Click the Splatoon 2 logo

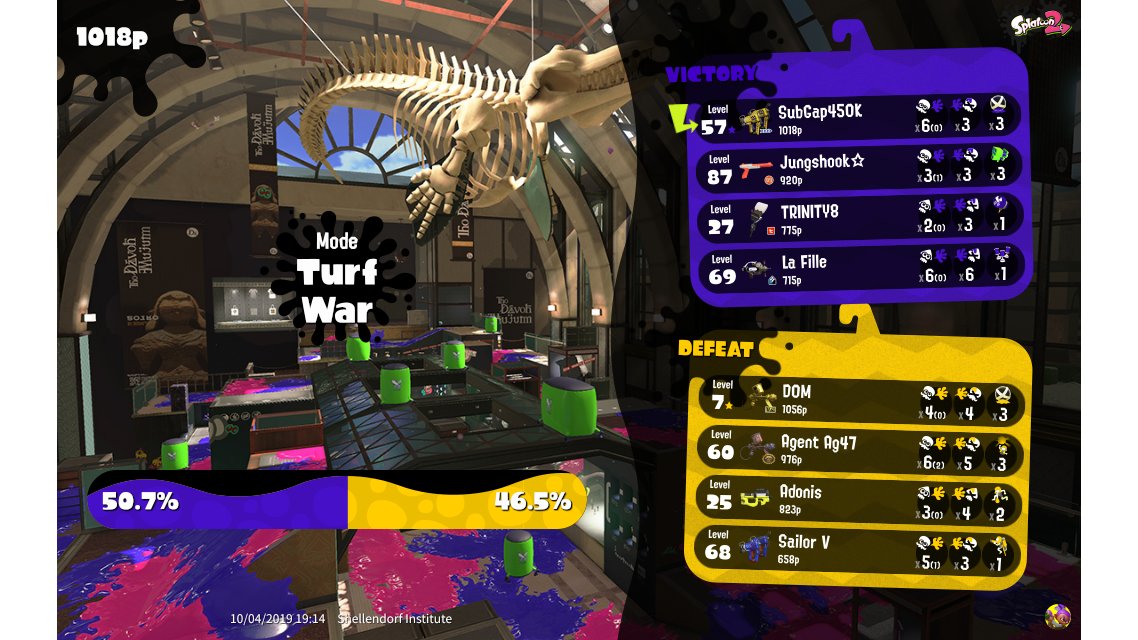pos(1040,25)
